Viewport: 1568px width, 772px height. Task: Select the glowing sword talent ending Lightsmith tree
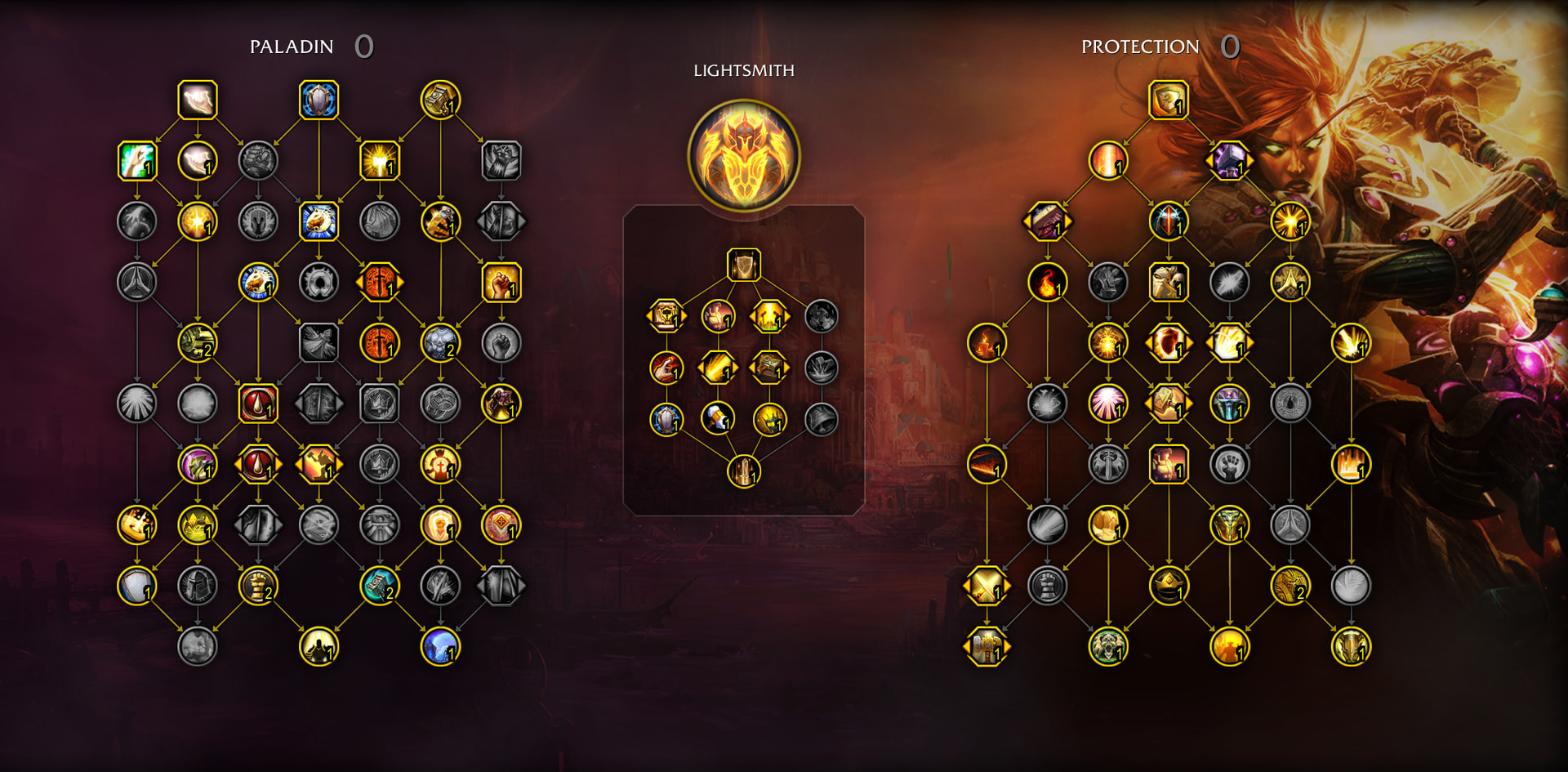point(743,471)
